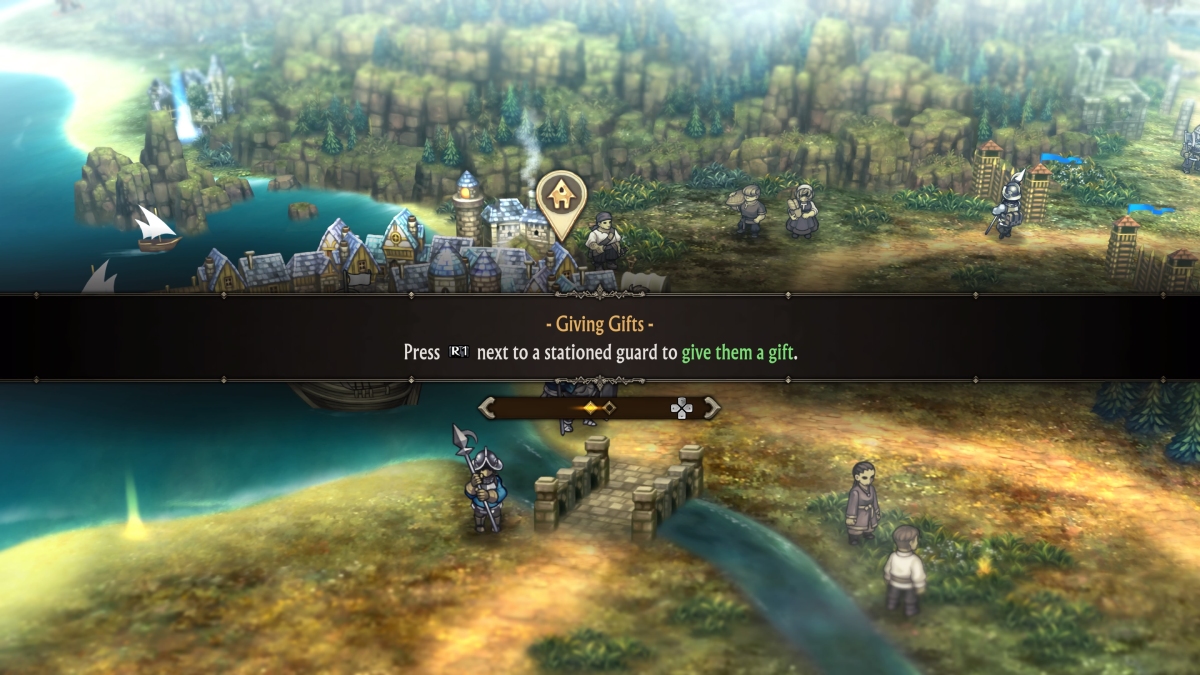Click the Giving Gifts tutorial banner
This screenshot has width=1200, height=675.
point(600,338)
